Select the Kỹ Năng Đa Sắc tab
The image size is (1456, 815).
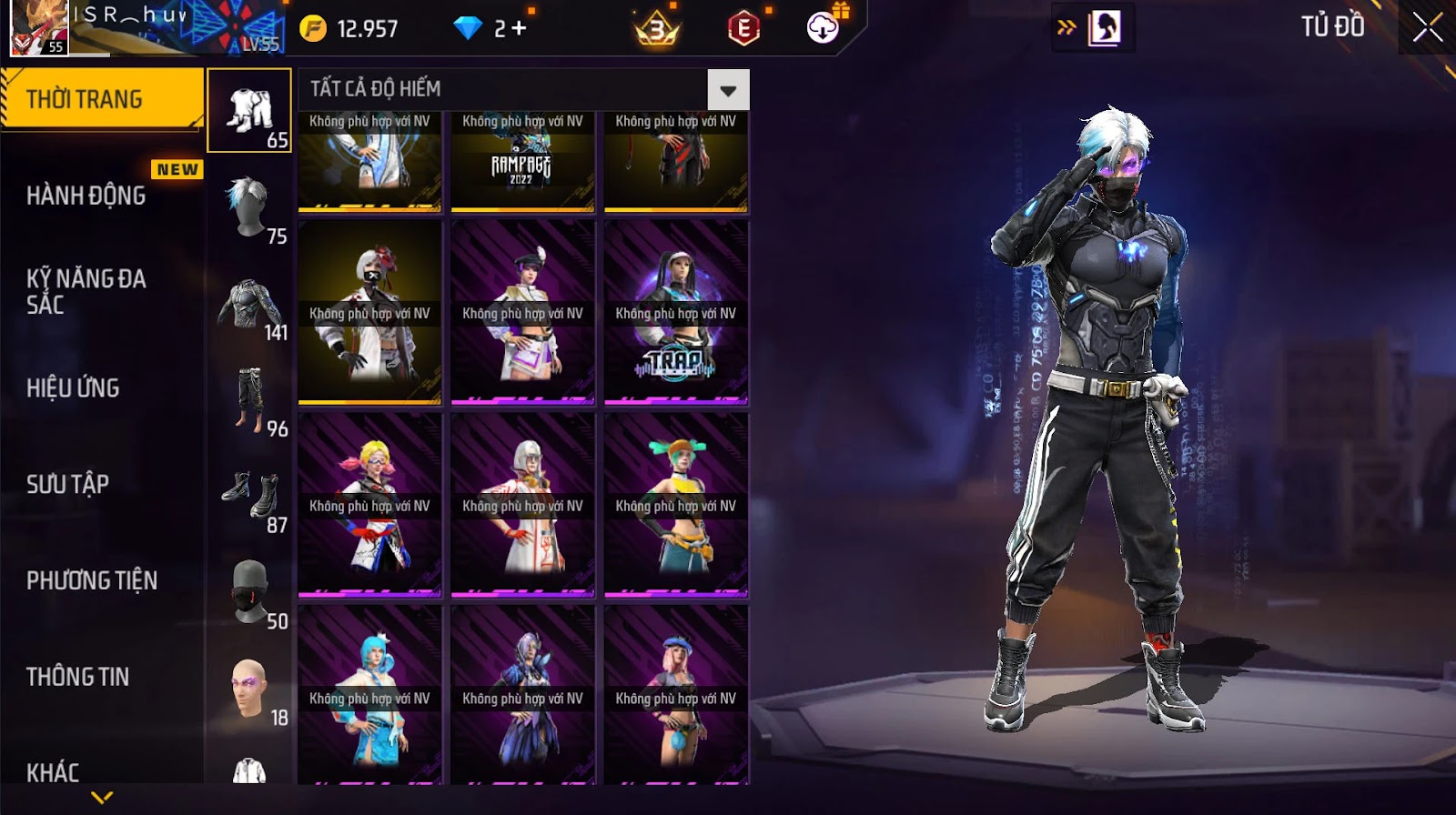click(86, 291)
